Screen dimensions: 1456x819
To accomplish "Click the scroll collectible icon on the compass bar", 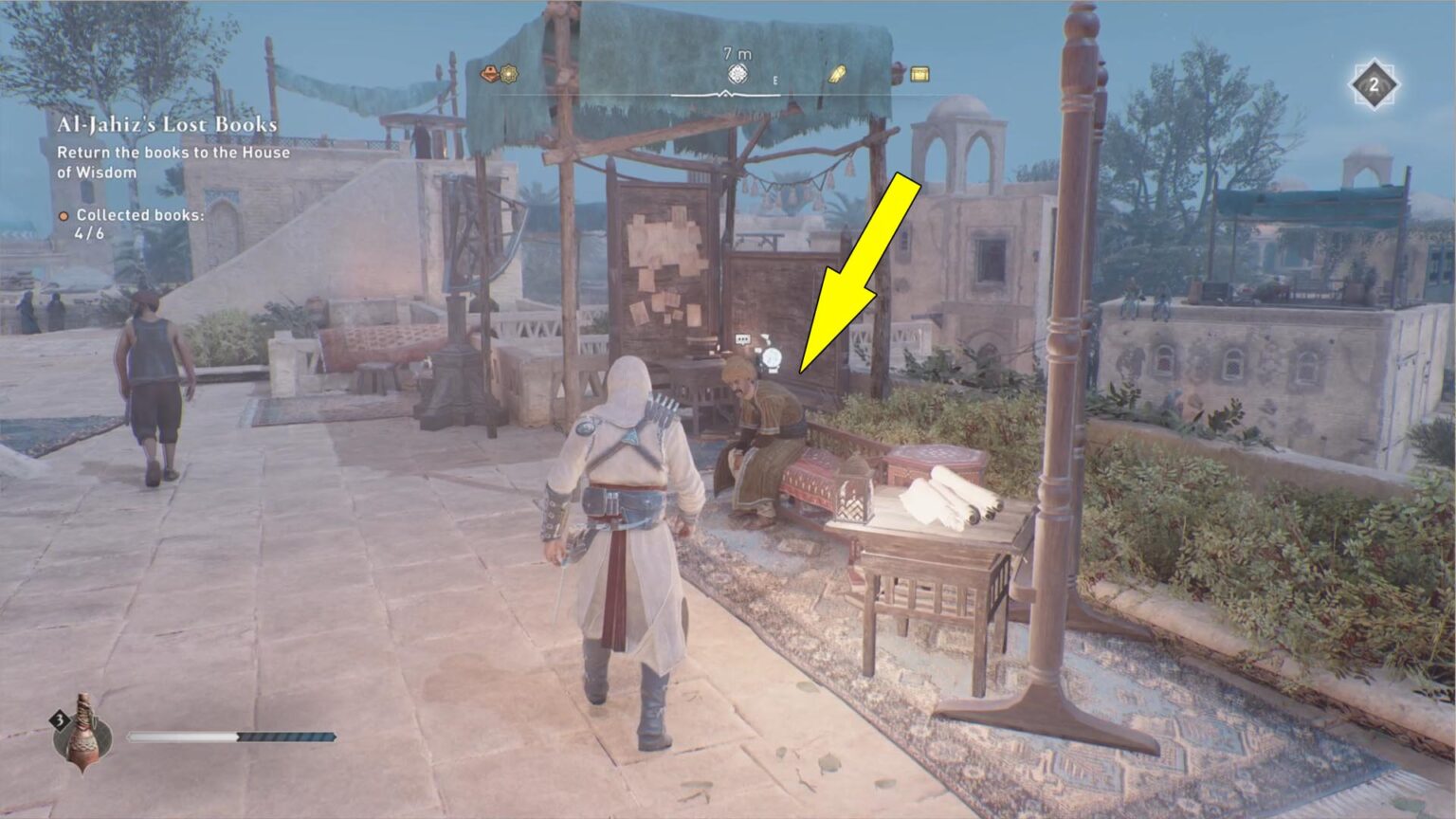I will click(x=838, y=74).
